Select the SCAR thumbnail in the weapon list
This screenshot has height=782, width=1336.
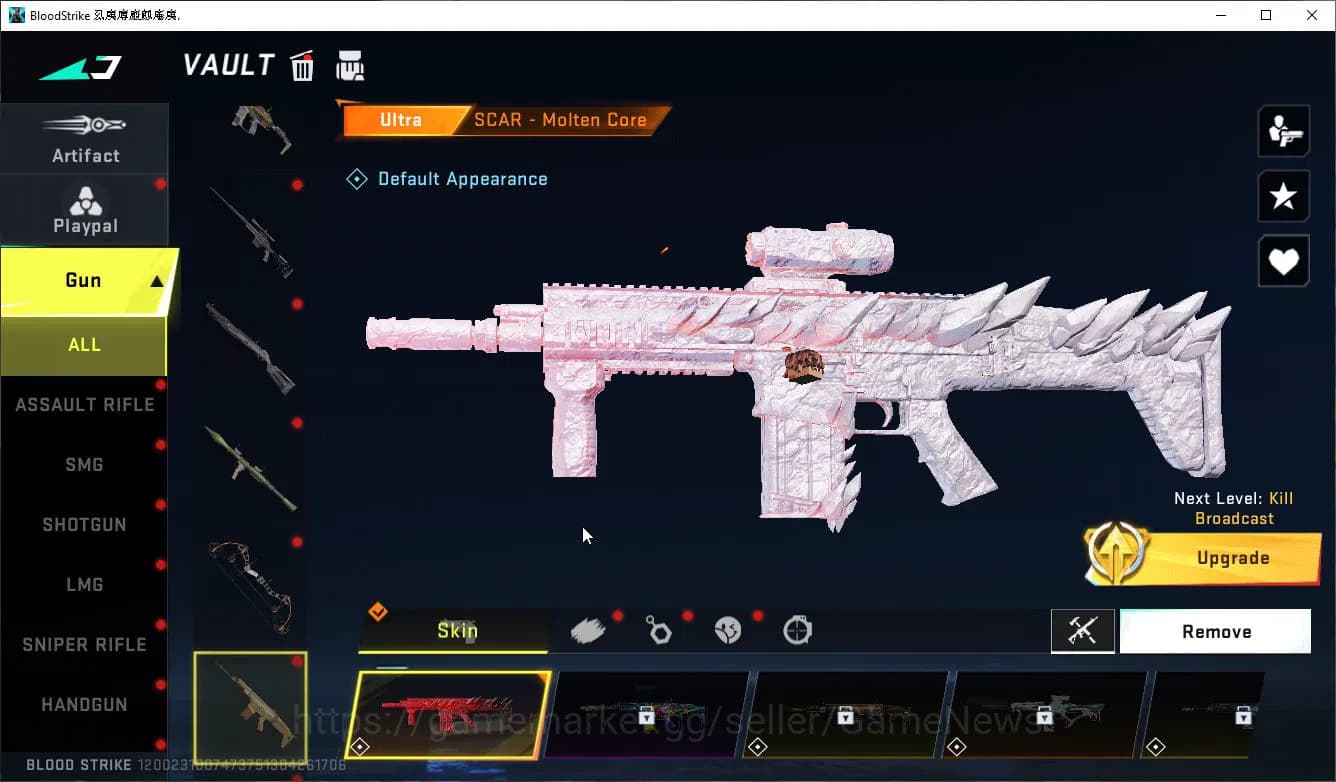point(250,712)
